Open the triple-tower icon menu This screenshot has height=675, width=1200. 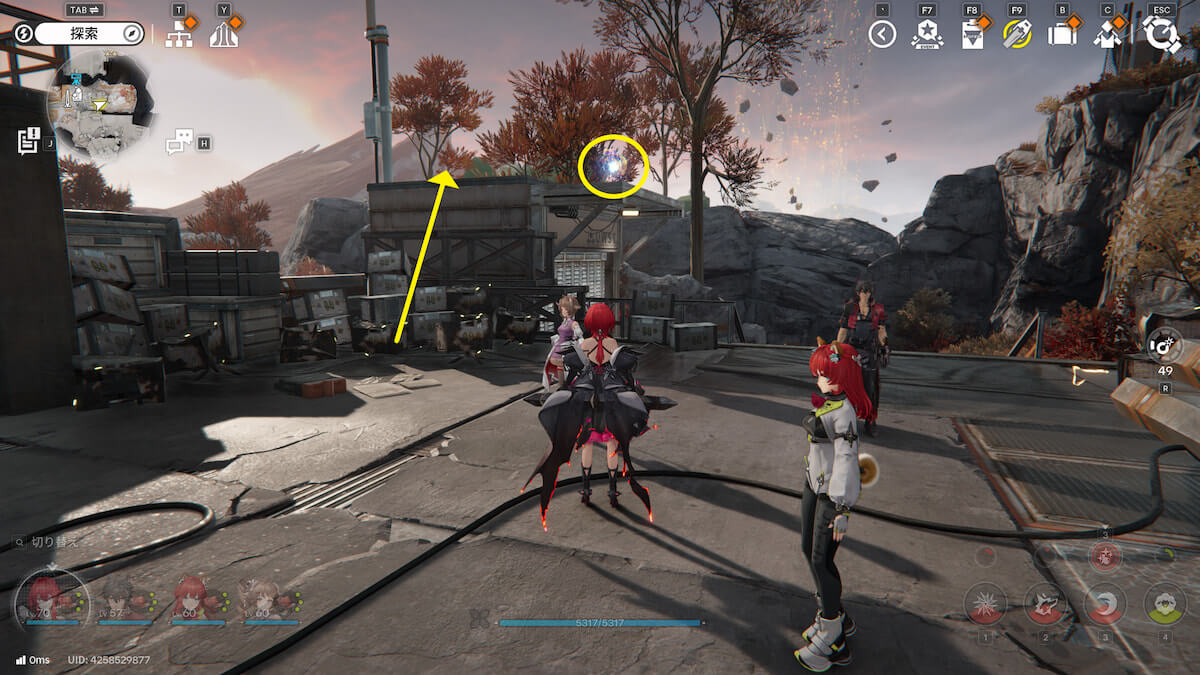point(224,35)
